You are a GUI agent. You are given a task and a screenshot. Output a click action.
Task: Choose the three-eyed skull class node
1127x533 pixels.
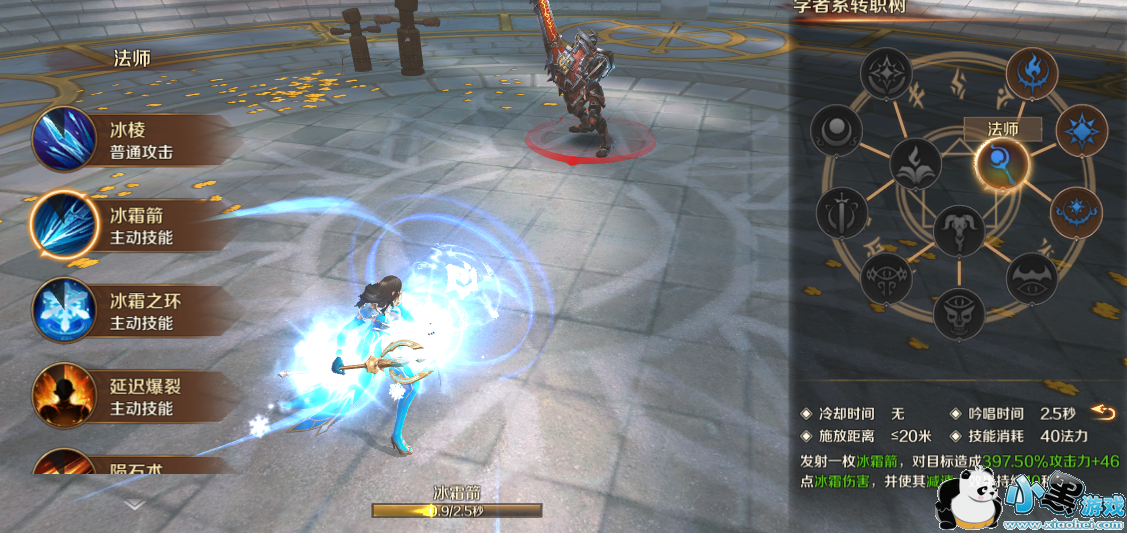coord(959,313)
